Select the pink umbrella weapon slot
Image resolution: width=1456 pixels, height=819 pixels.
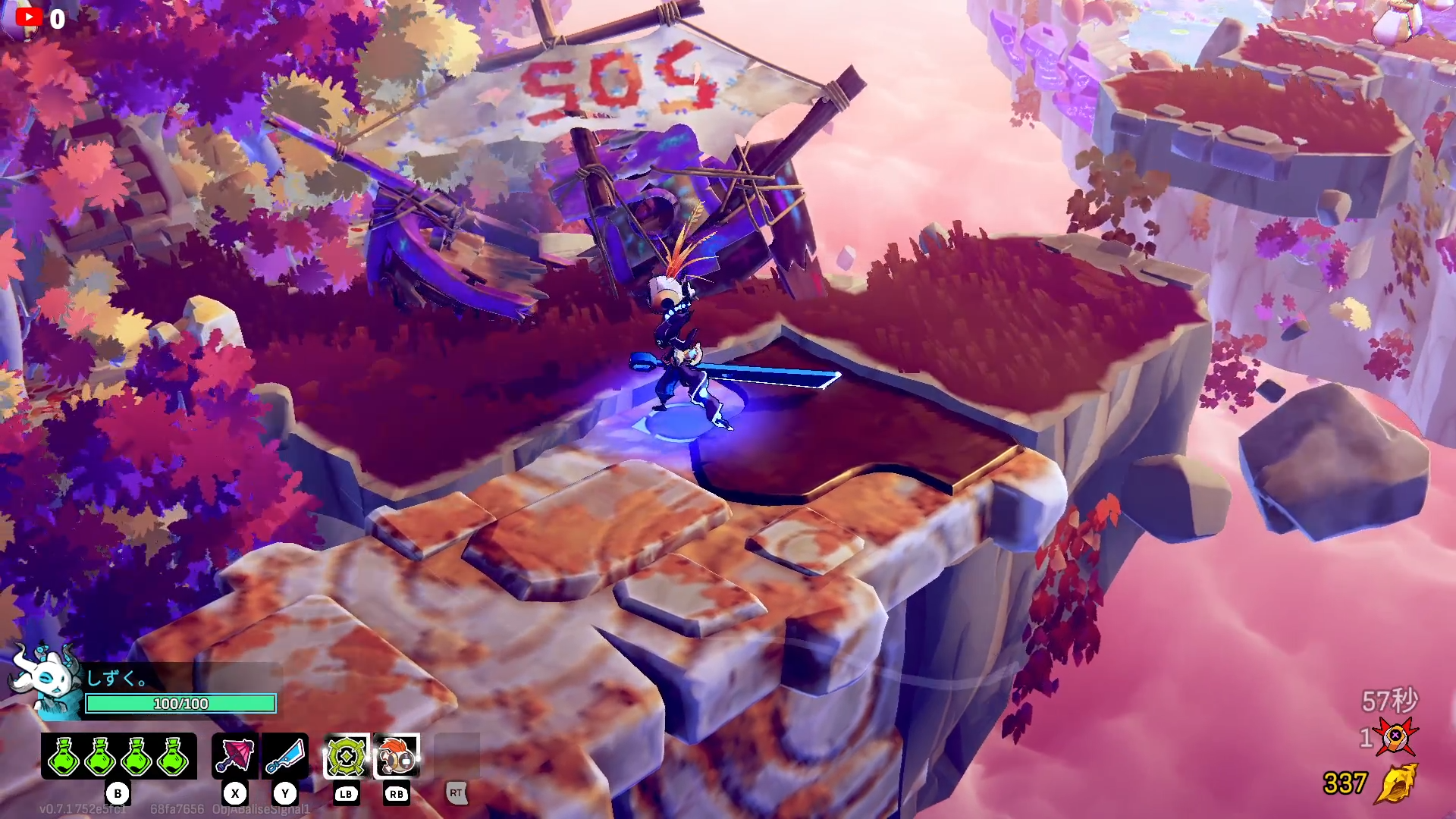235,756
